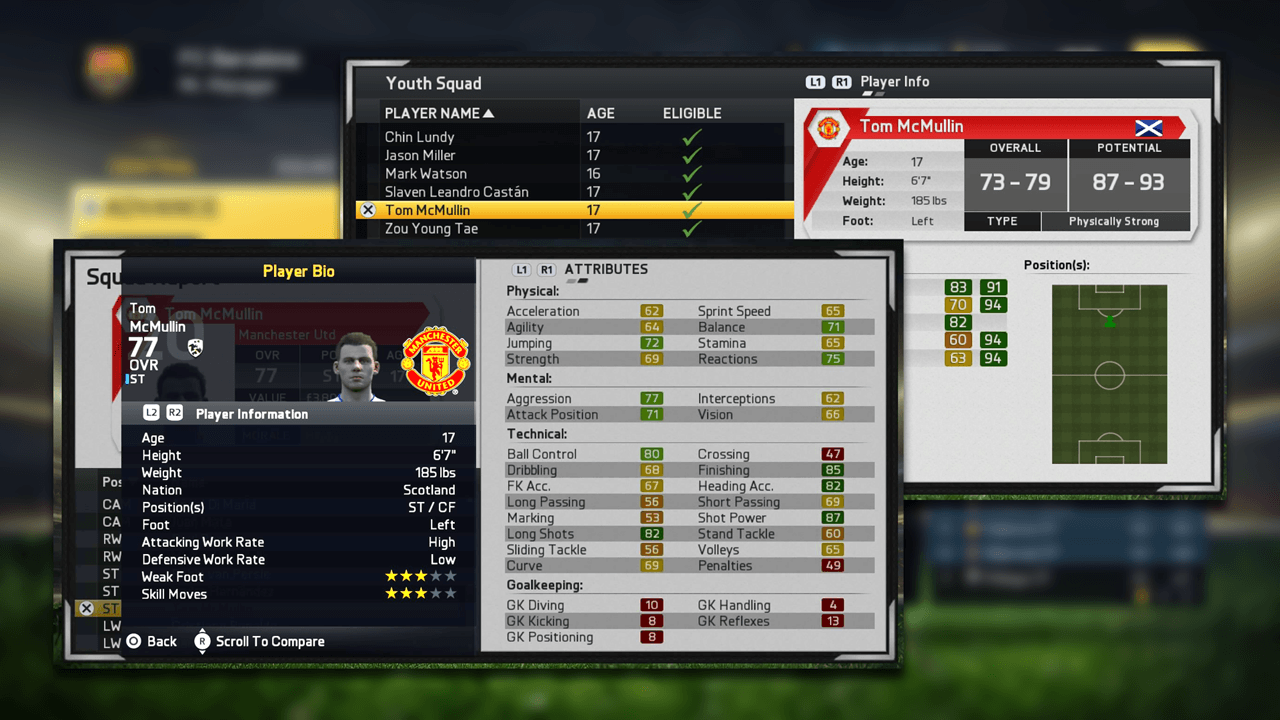1280x720 pixels.
Task: Click the Scotland flag on player card
Action: (1148, 128)
